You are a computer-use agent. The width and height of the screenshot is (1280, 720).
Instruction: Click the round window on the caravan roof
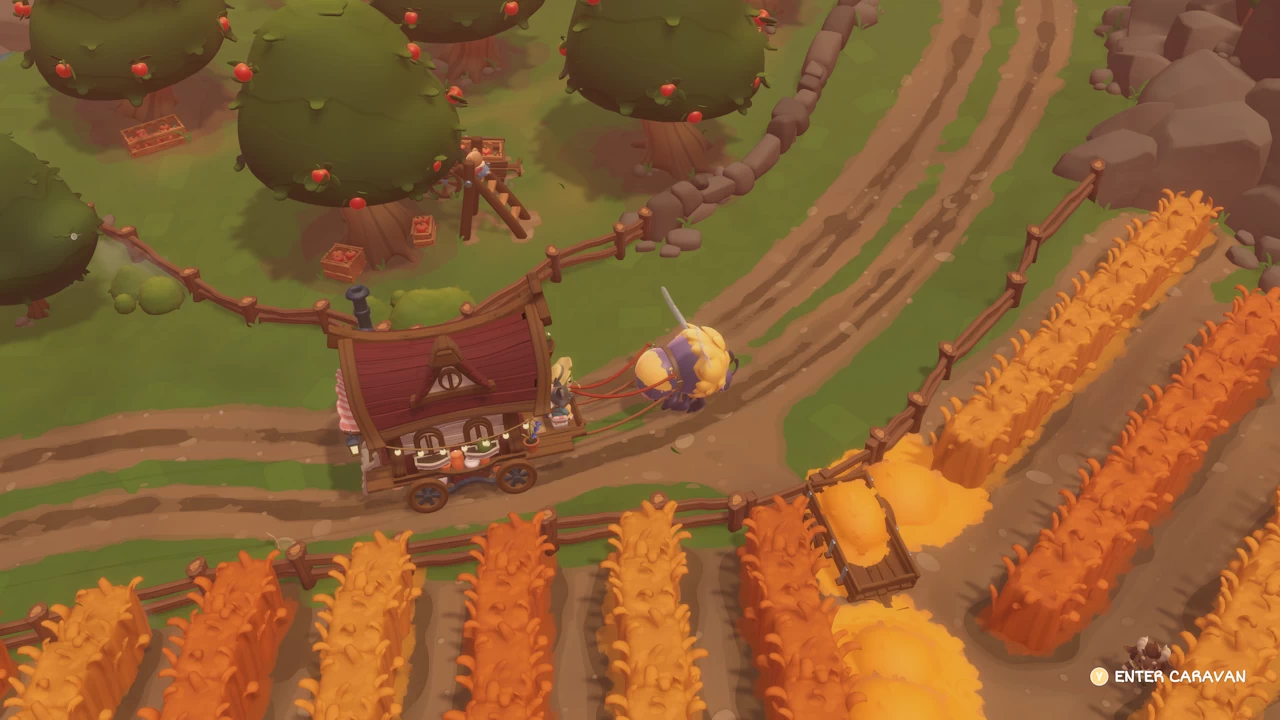[449, 379]
